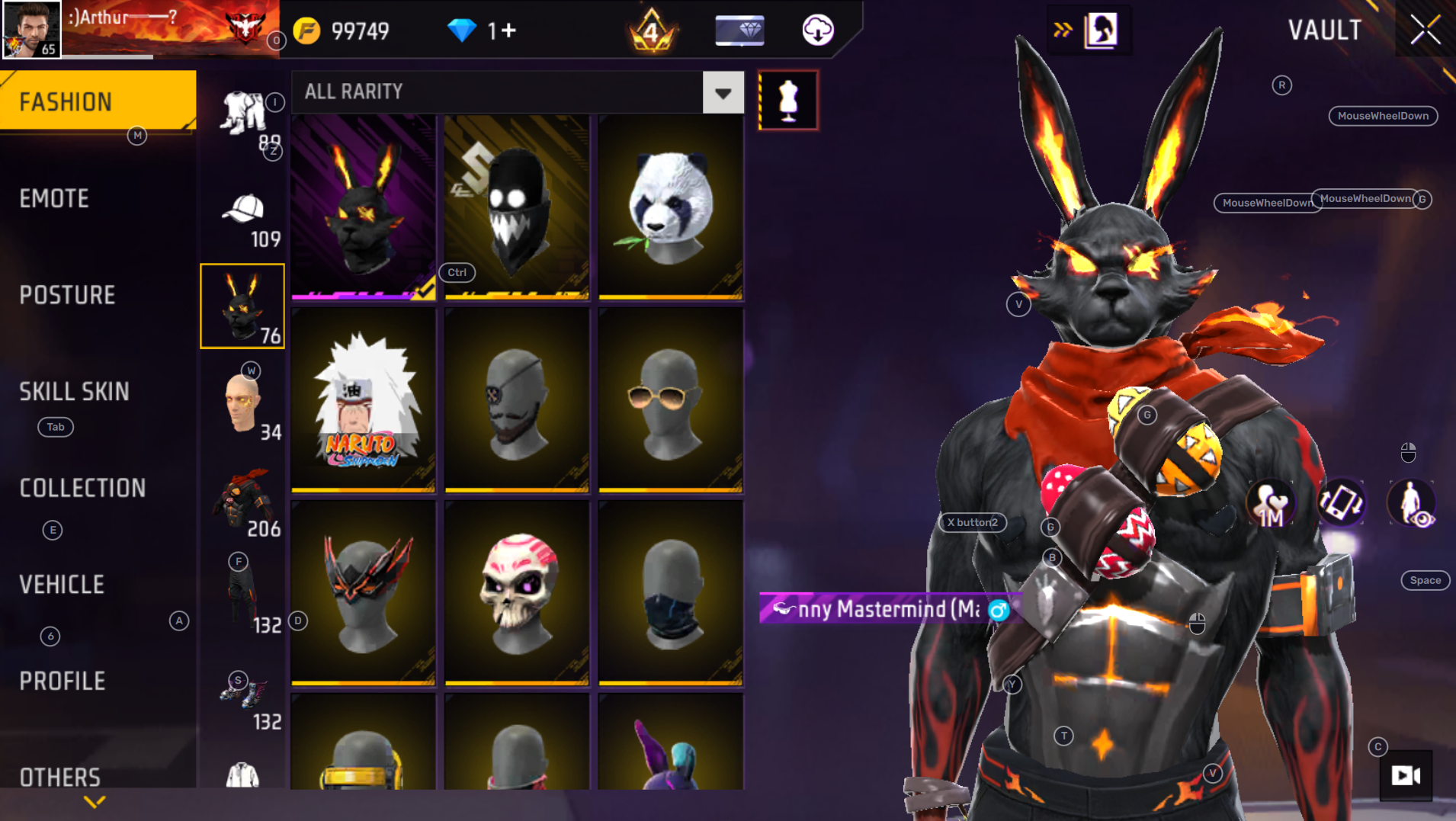
Task: Open the video recording camera icon
Action: pyautogui.click(x=1406, y=775)
